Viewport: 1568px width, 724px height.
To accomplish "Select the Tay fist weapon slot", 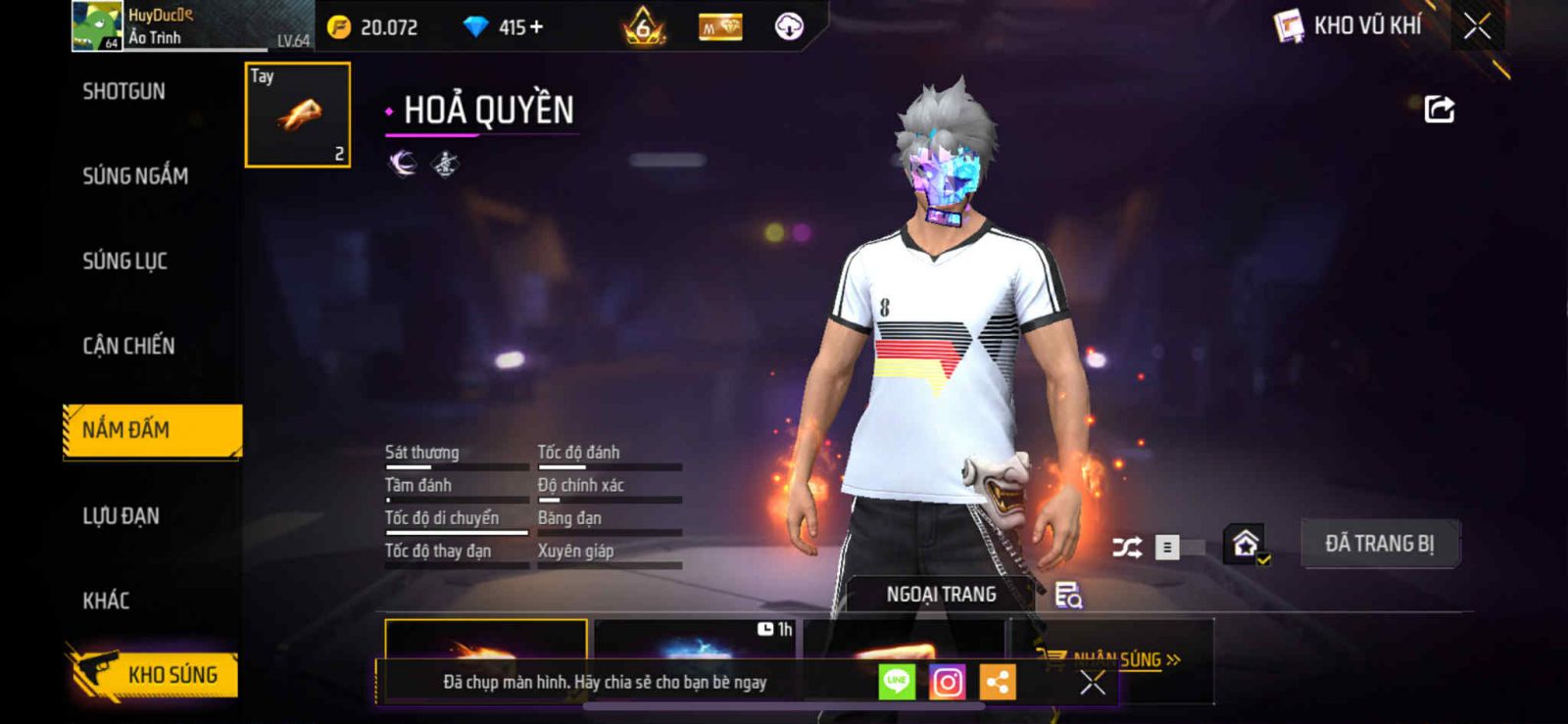I will pyautogui.click(x=297, y=115).
